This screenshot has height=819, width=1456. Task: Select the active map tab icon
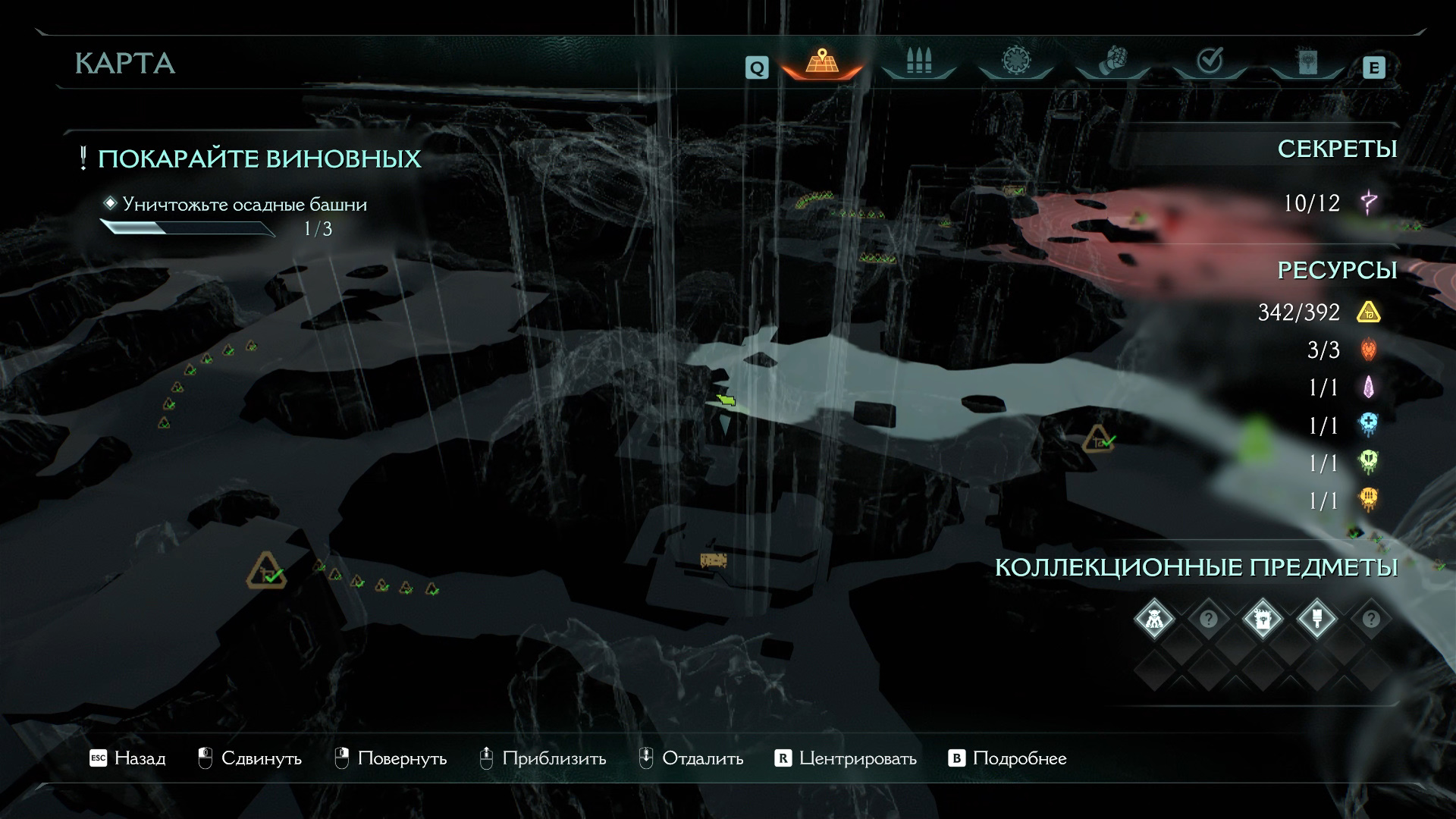(821, 61)
